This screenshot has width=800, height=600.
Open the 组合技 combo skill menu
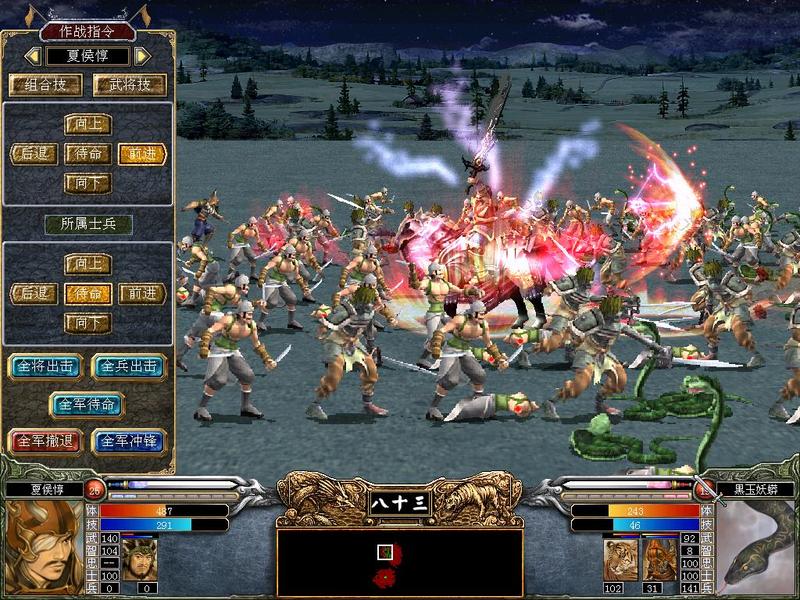[x=45, y=85]
